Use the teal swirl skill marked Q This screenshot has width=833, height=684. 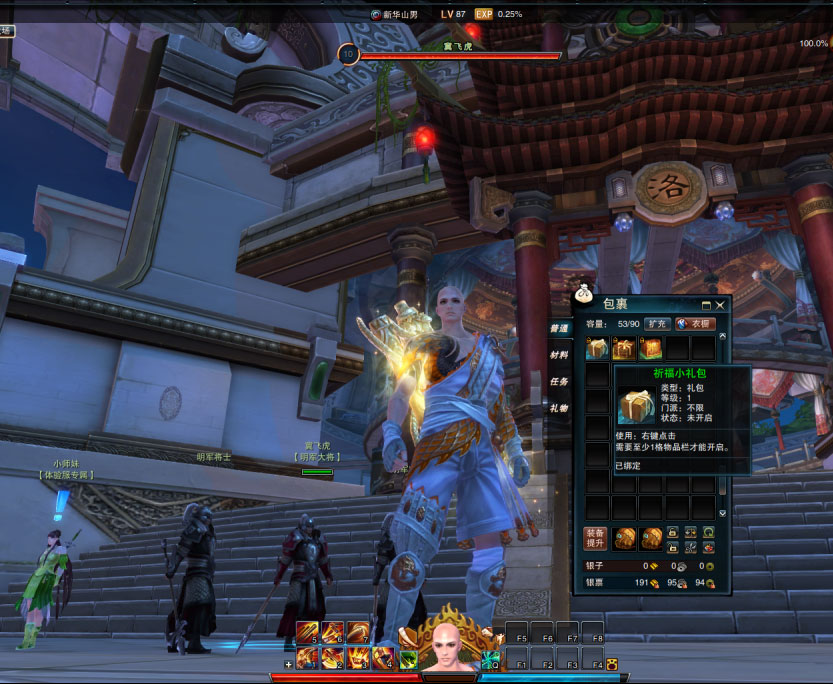pyautogui.click(x=491, y=659)
